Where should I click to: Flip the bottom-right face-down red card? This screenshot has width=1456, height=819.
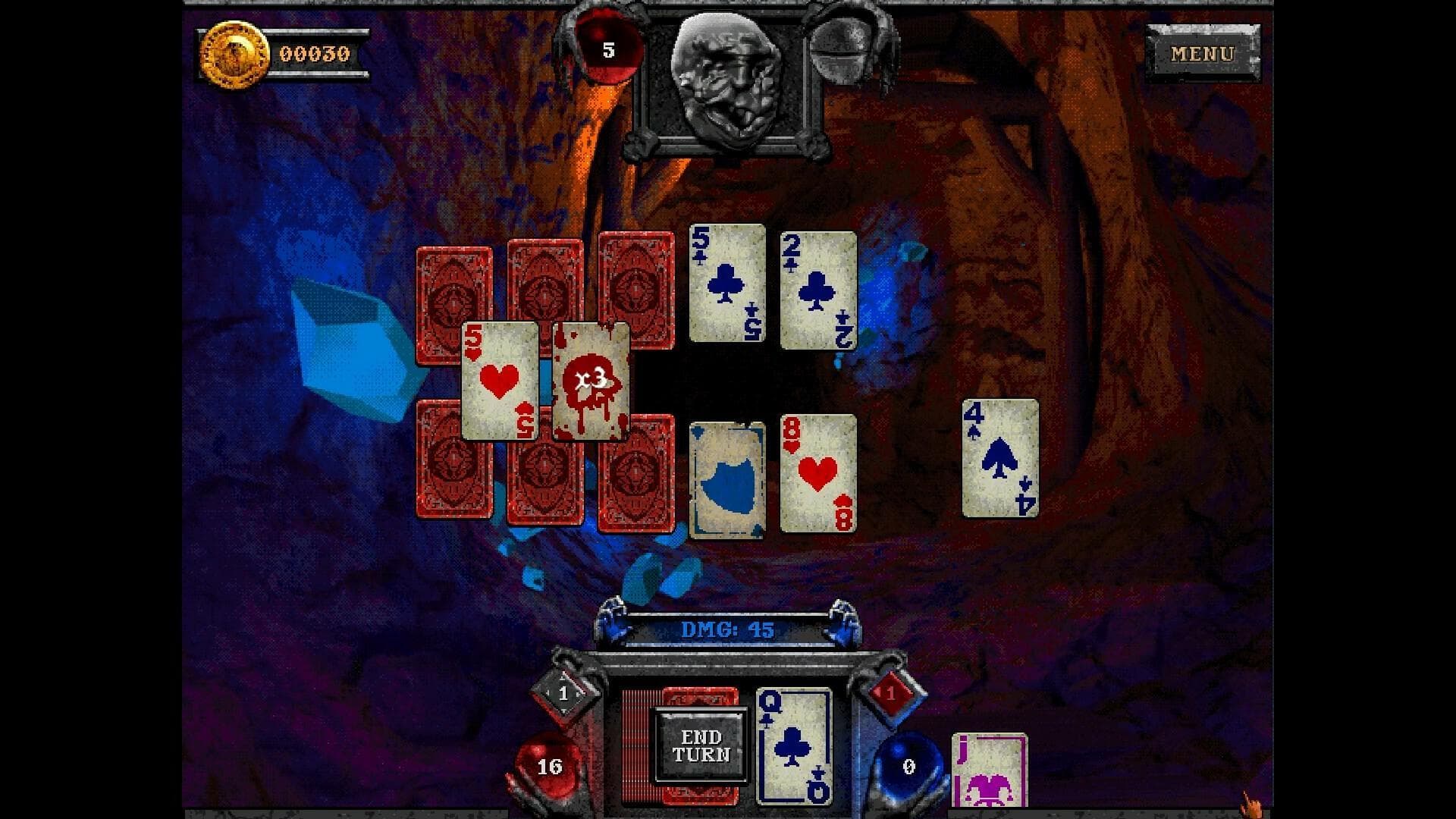[637, 474]
